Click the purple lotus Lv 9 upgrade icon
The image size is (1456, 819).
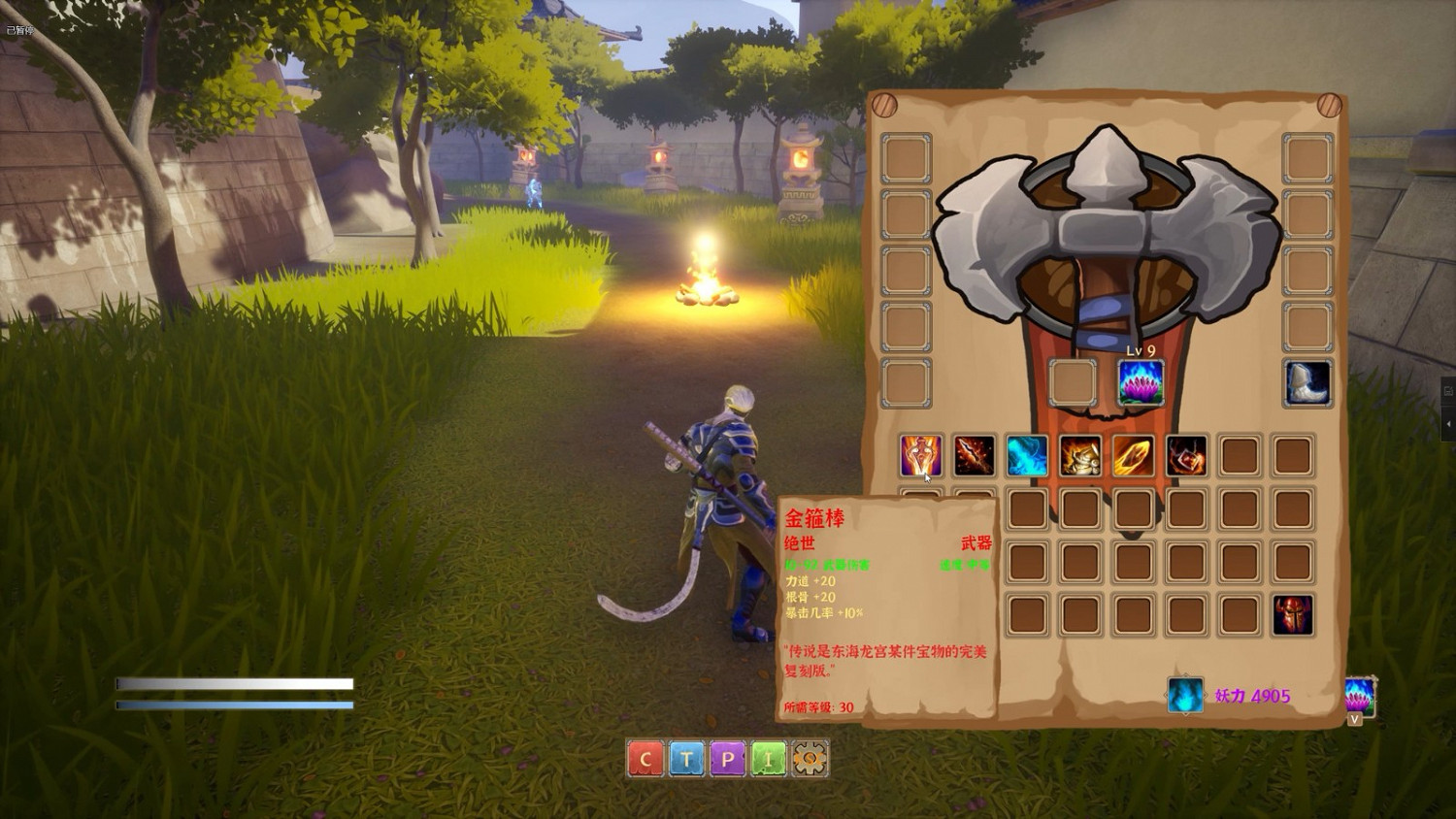1141,379
